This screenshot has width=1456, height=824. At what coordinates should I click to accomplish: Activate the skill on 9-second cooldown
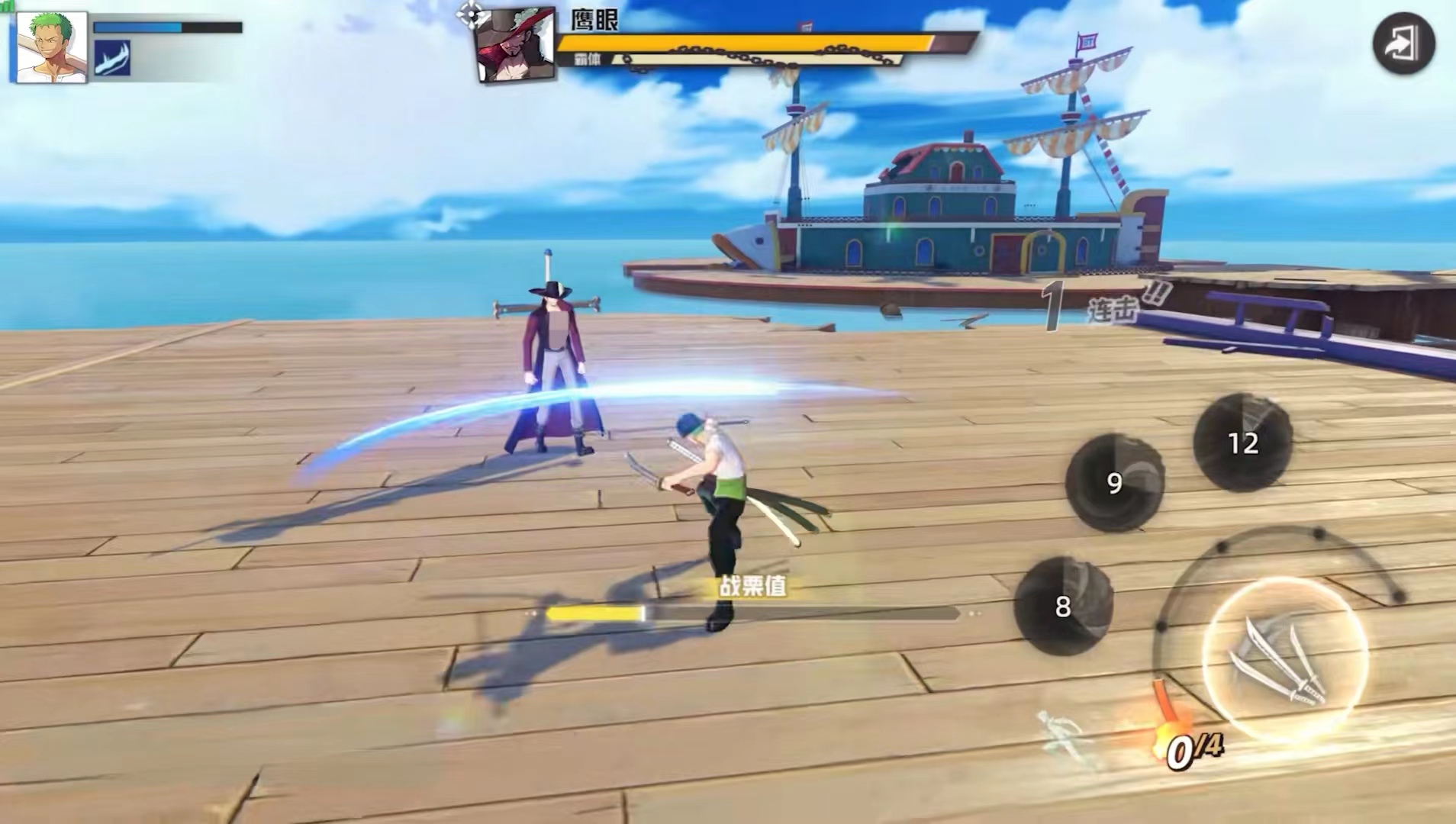1114,482
